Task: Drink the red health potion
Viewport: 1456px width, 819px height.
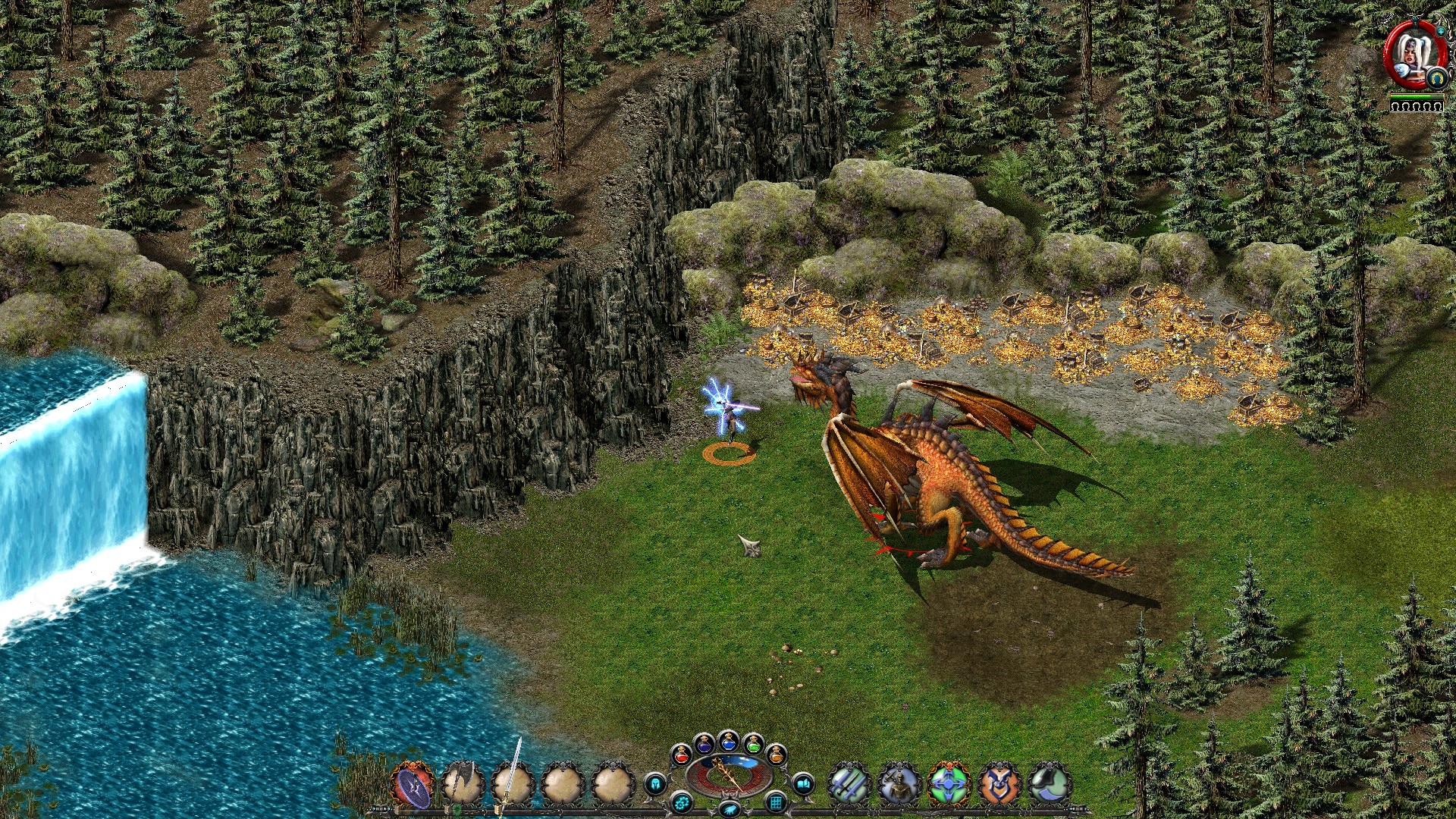Action: (681, 755)
